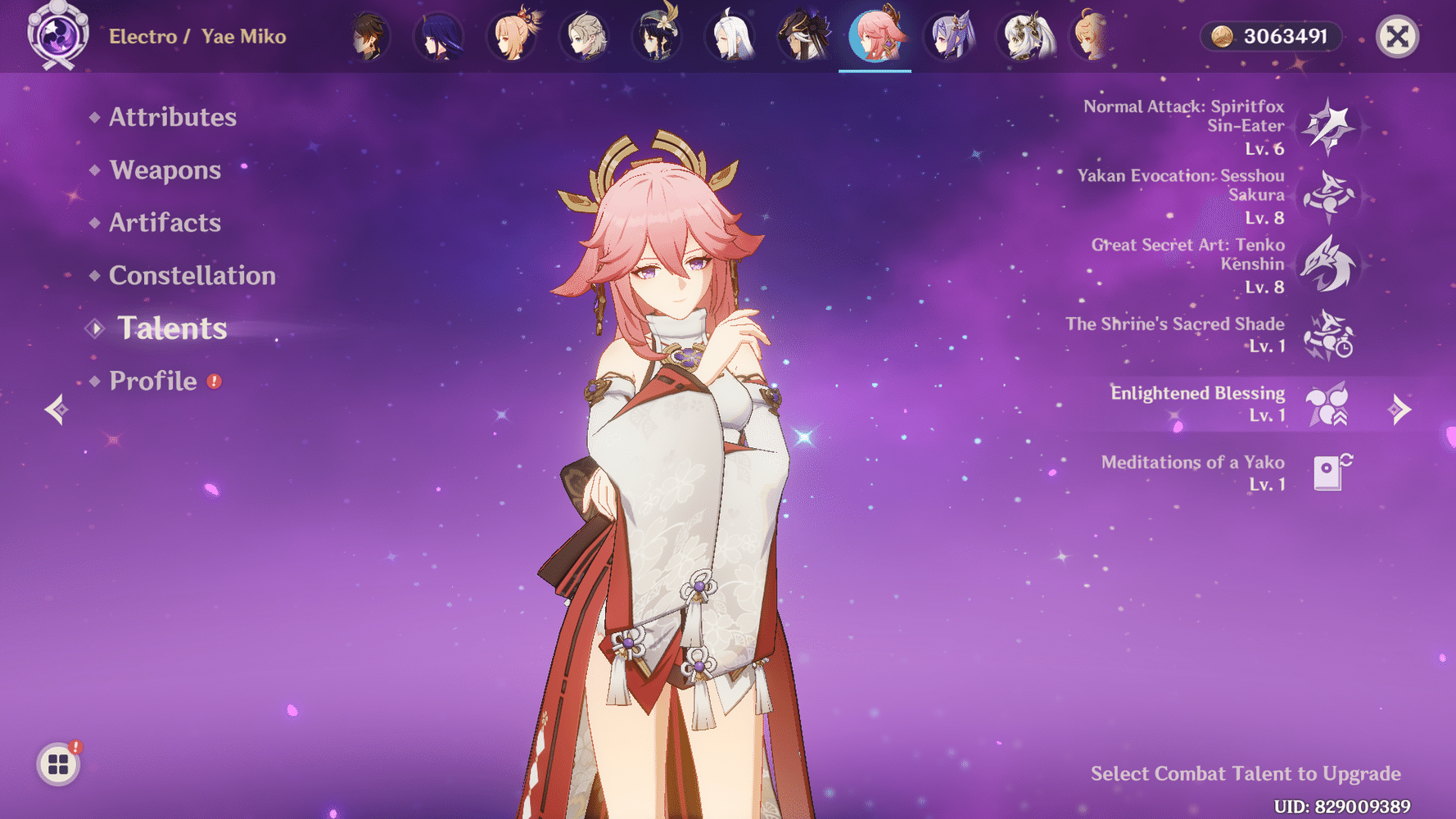Switch to the Weapons tab
This screenshot has width=1456, height=819.
coord(165,170)
